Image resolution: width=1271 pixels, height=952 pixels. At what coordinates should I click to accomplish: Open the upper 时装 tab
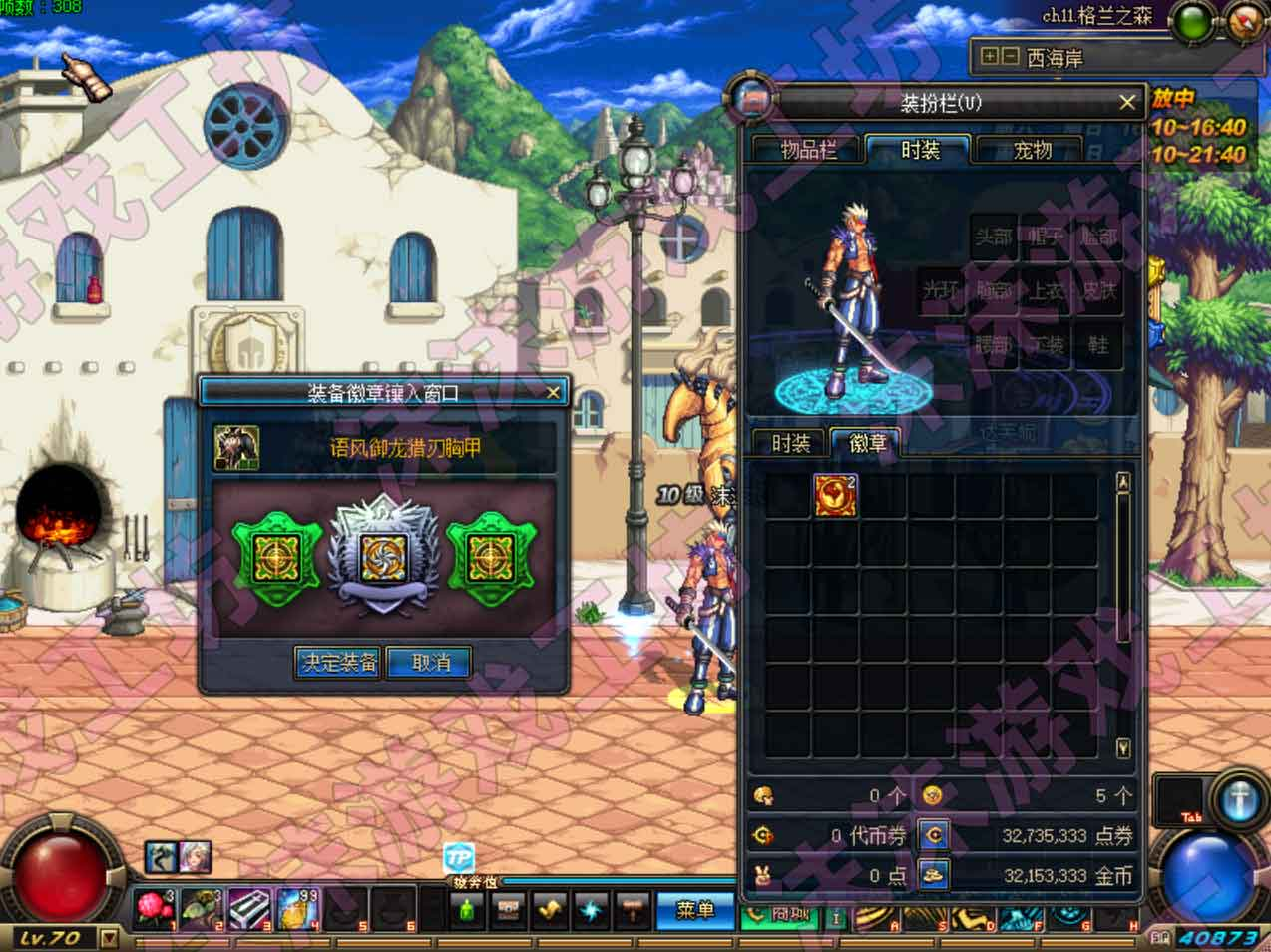919,150
